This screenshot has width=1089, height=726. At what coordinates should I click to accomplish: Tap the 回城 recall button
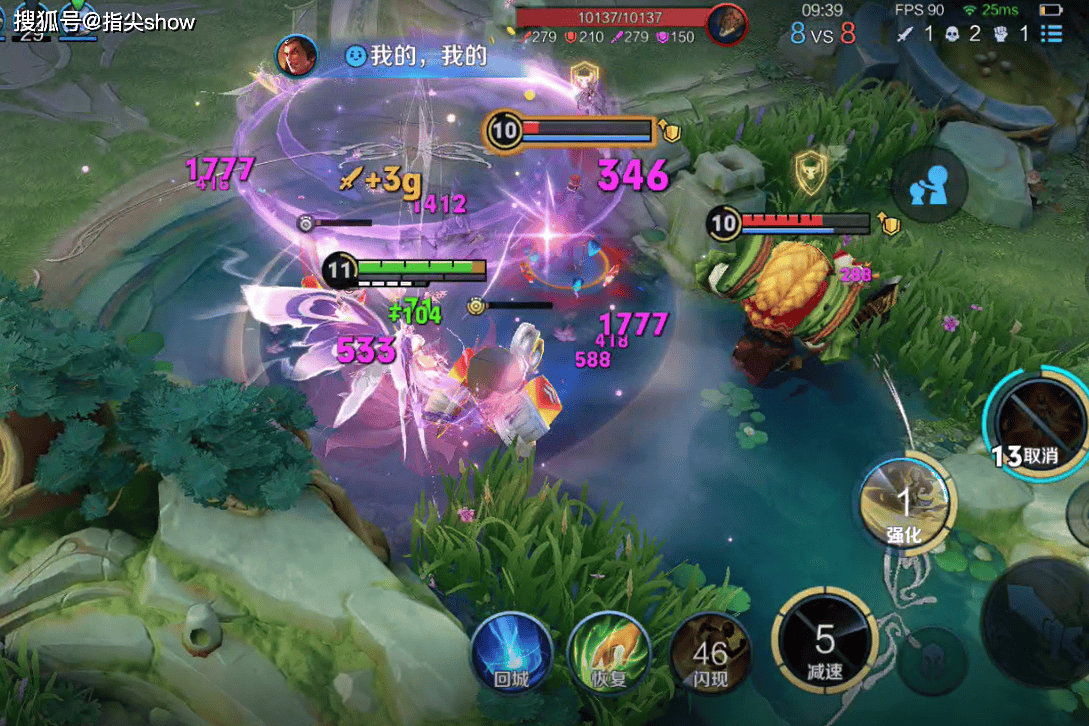click(x=509, y=652)
